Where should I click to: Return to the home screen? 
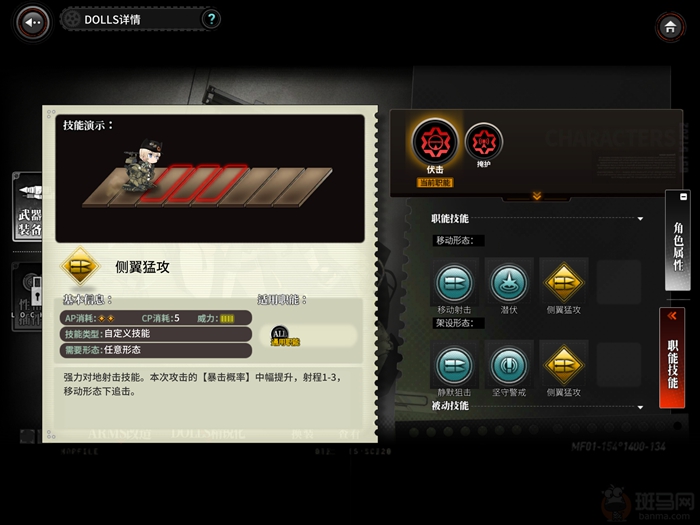[668, 26]
